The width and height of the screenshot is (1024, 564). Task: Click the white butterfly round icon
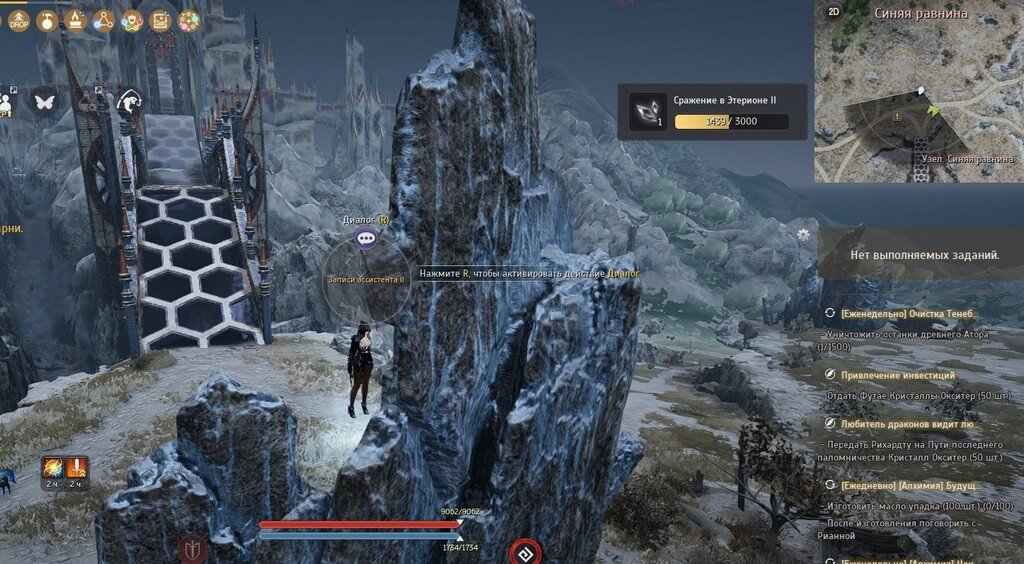[44, 101]
